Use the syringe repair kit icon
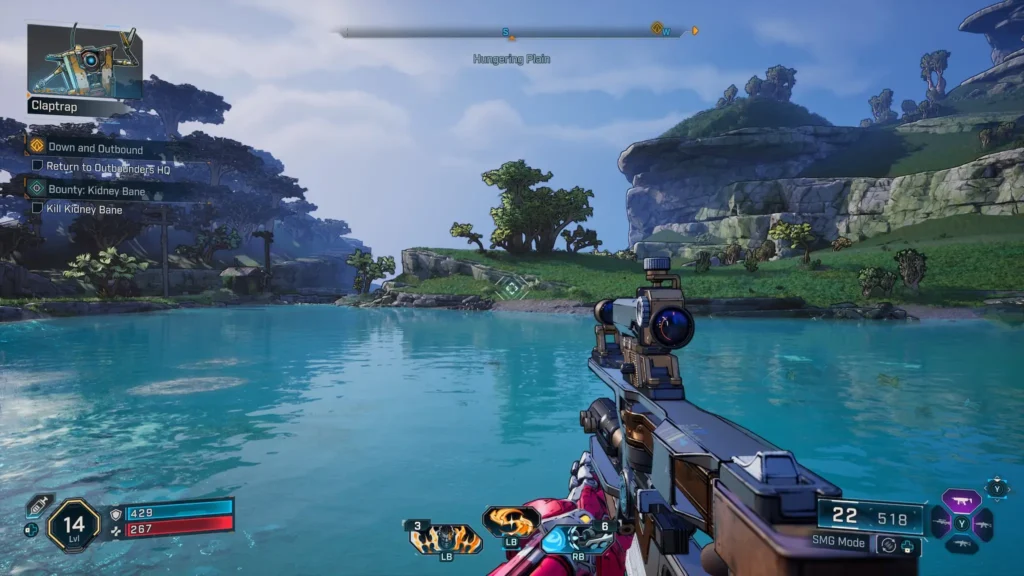 point(39,504)
